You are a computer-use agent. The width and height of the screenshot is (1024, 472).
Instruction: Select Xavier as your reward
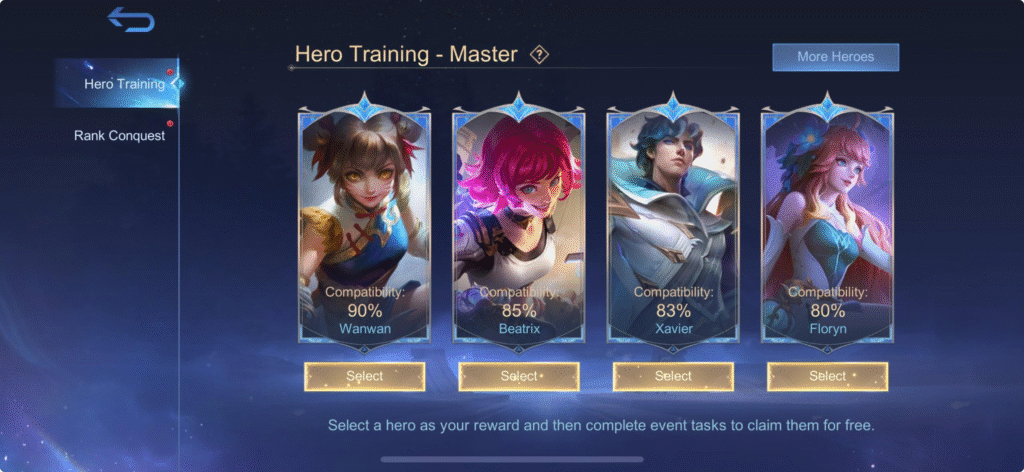click(673, 376)
